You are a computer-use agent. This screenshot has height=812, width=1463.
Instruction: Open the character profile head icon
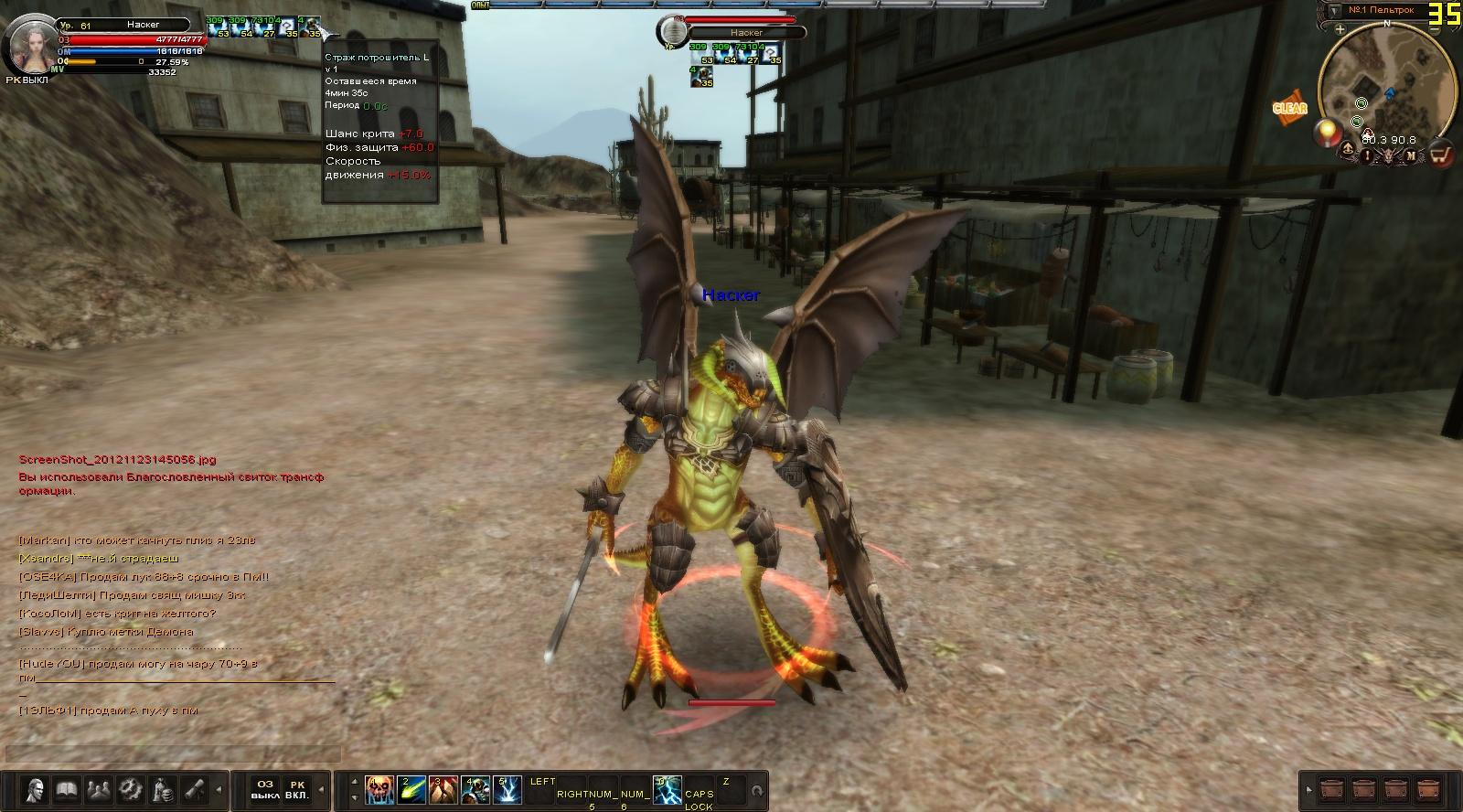pos(36,789)
